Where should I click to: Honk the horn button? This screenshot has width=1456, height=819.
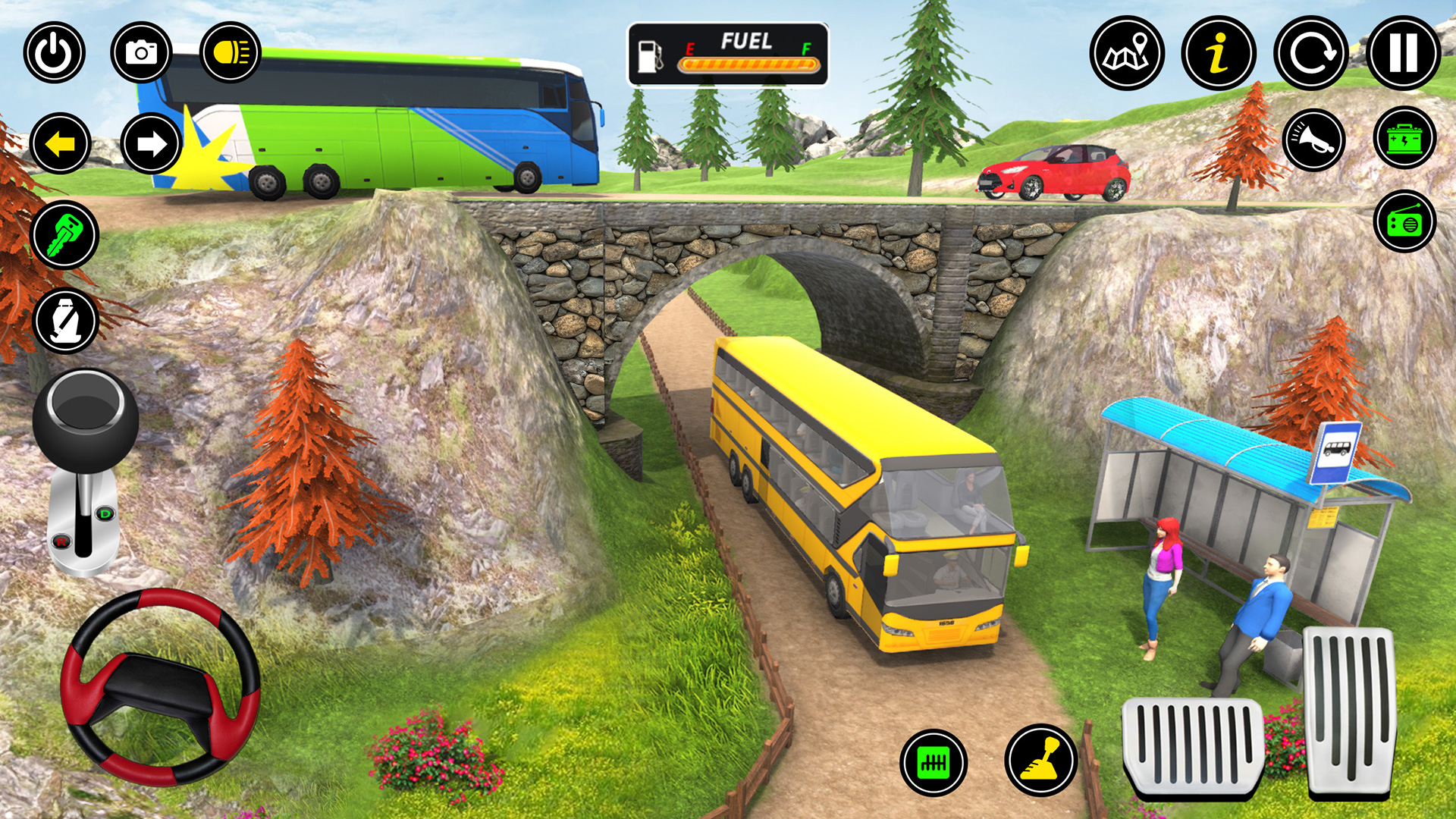(x=1314, y=140)
